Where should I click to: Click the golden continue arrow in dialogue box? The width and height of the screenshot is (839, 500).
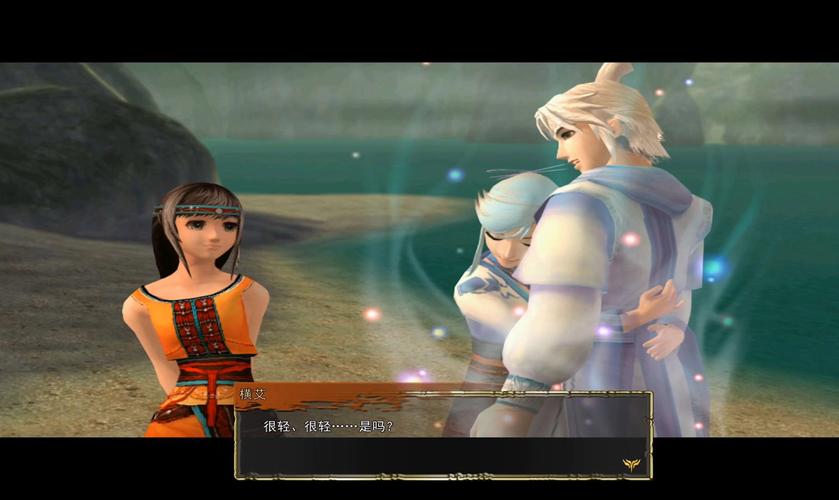630,463
